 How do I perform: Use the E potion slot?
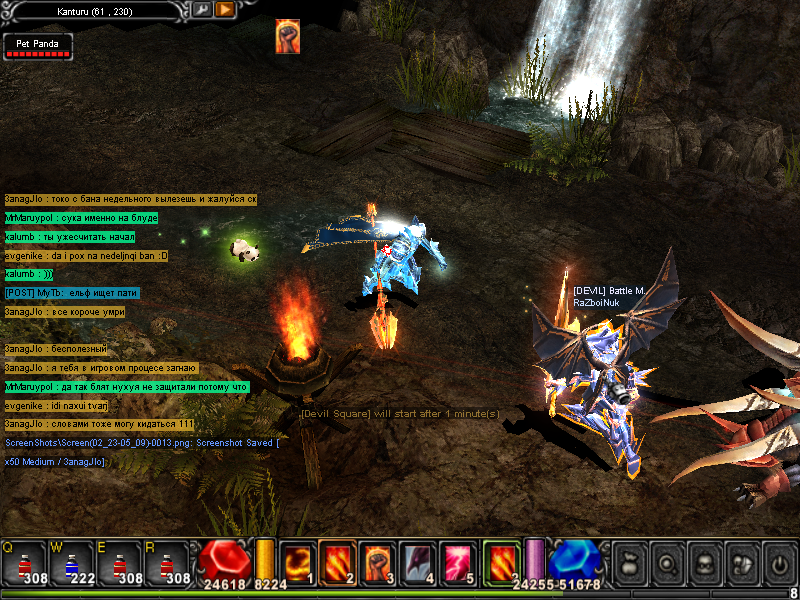click(118, 563)
